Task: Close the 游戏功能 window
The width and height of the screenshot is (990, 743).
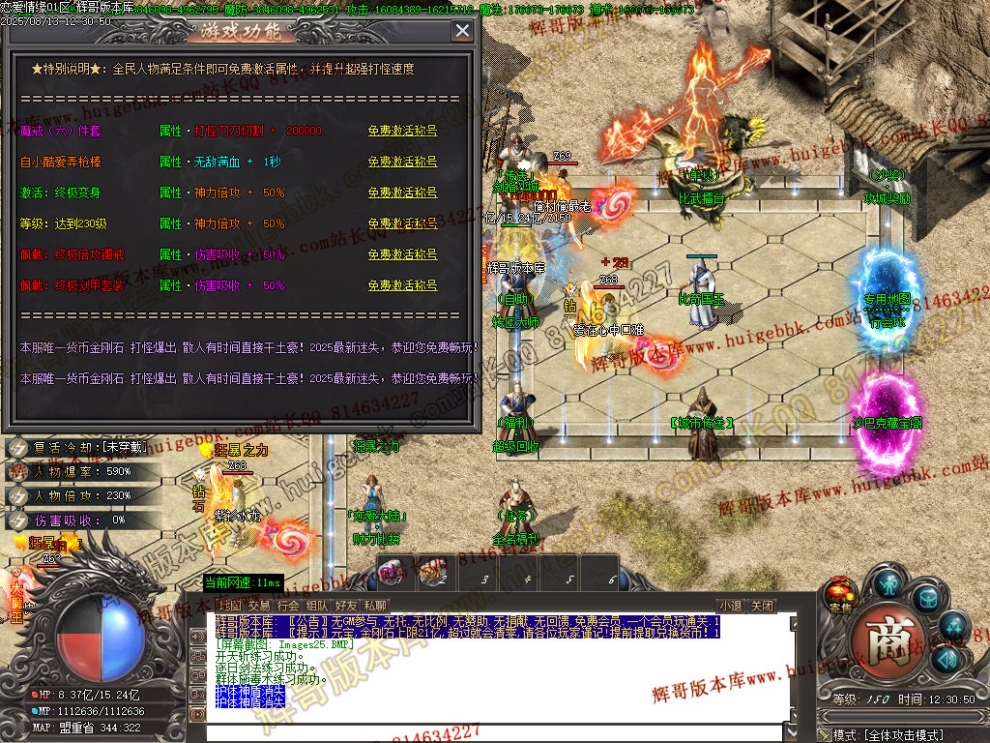Action: pos(462,31)
